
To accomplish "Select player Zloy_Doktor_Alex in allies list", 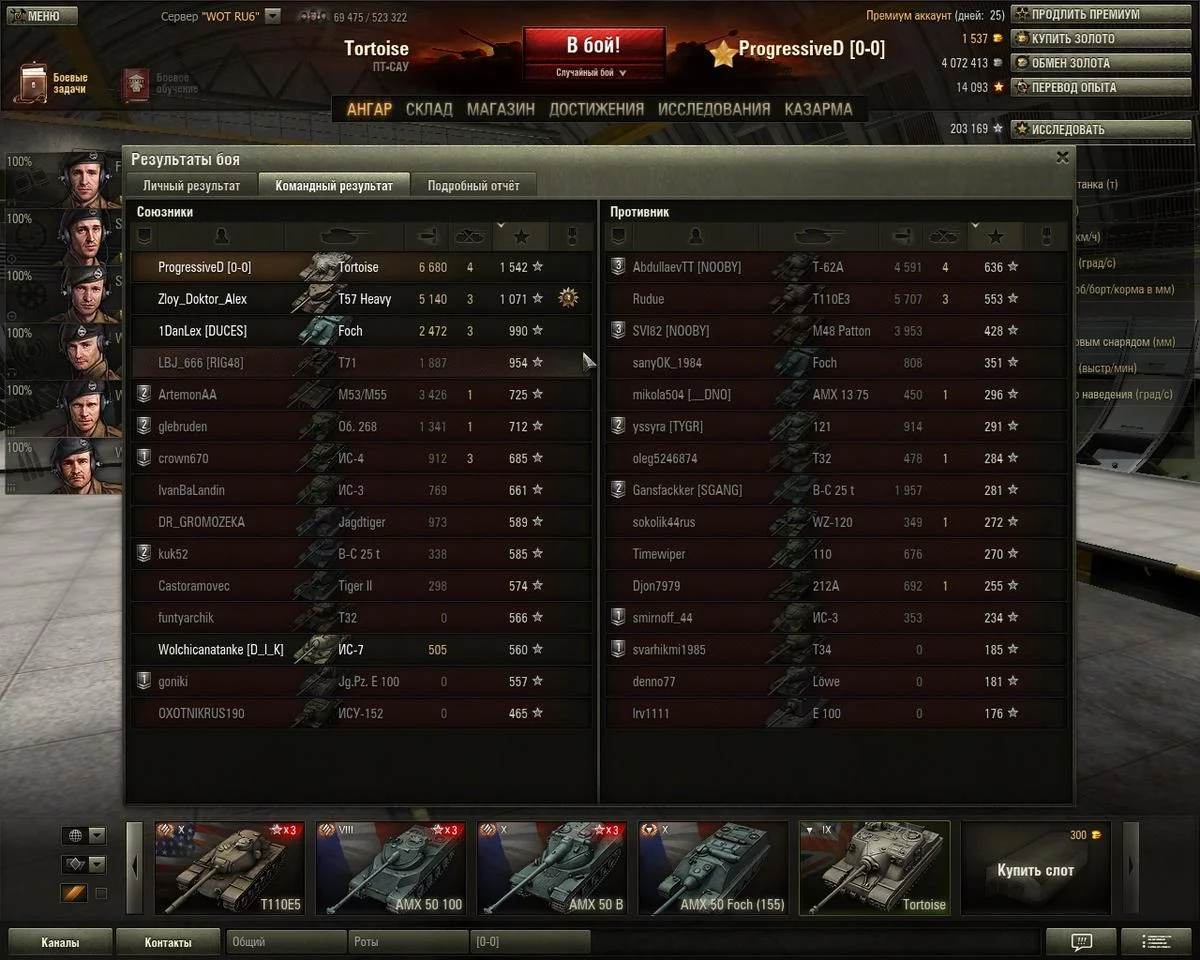I will pyautogui.click(x=202, y=299).
